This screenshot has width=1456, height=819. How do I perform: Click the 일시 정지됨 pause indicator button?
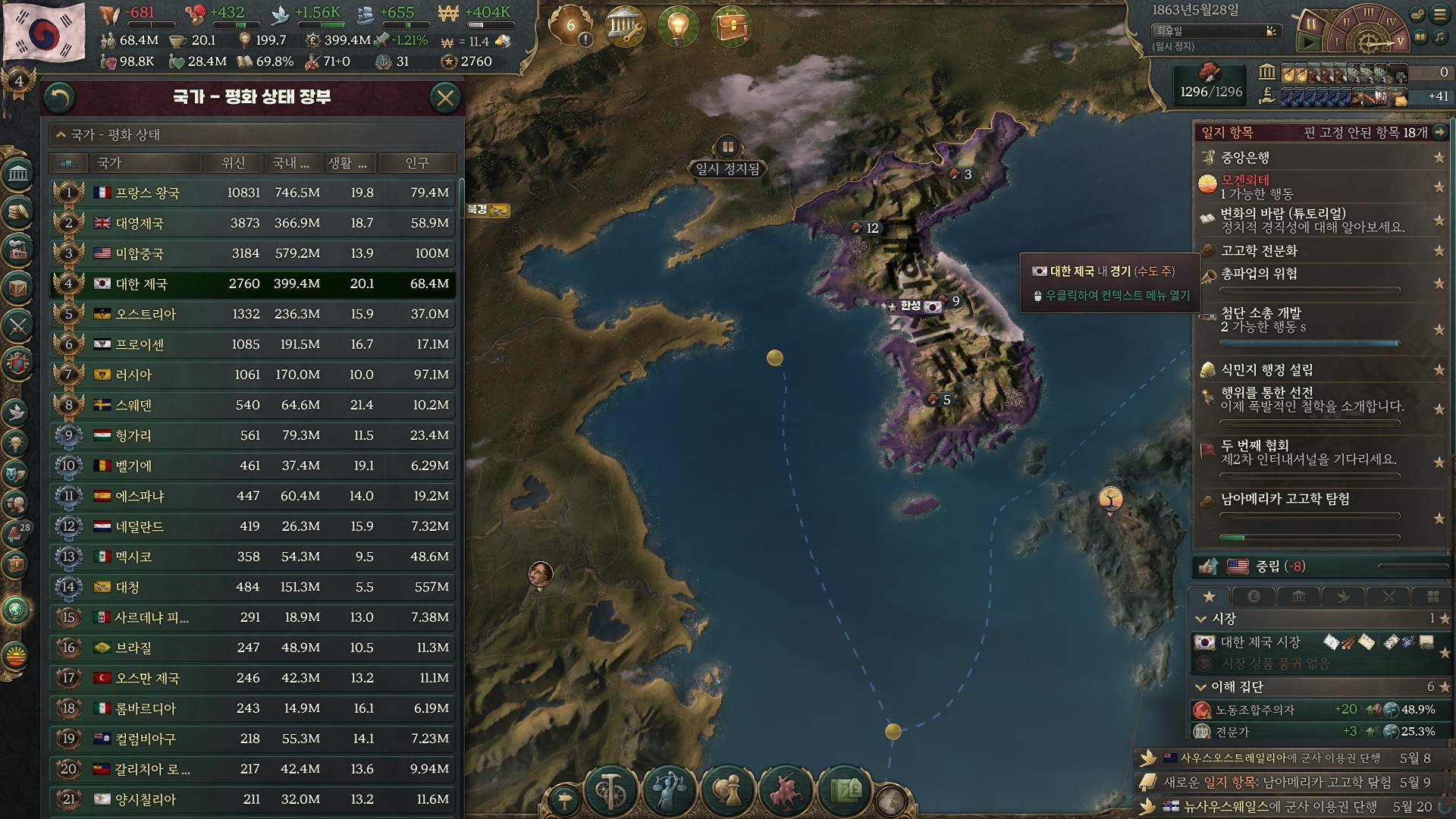click(x=727, y=147)
